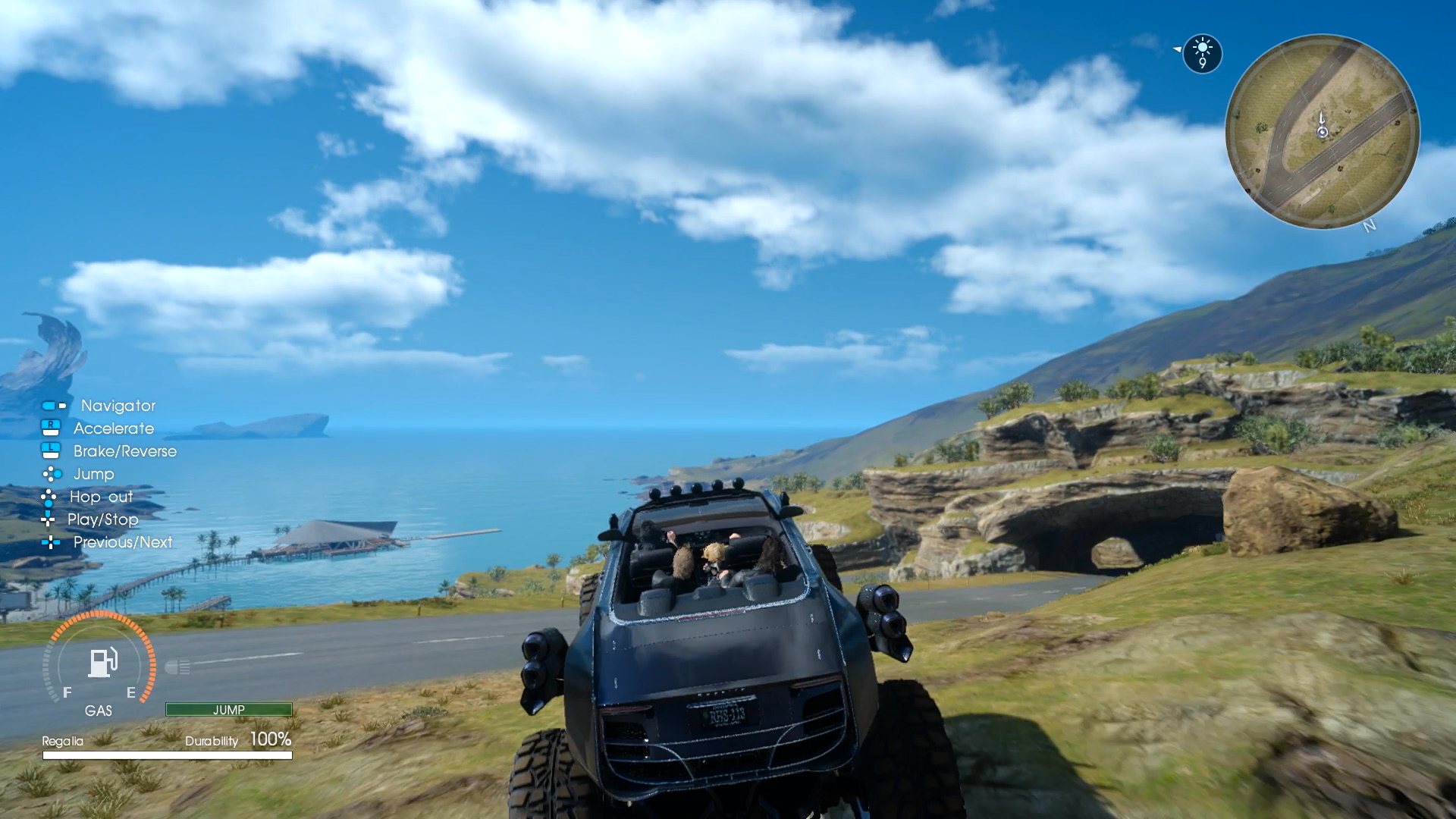This screenshot has height=819, width=1456.
Task: Click the d-pad Jump control icon
Action: [x=52, y=474]
